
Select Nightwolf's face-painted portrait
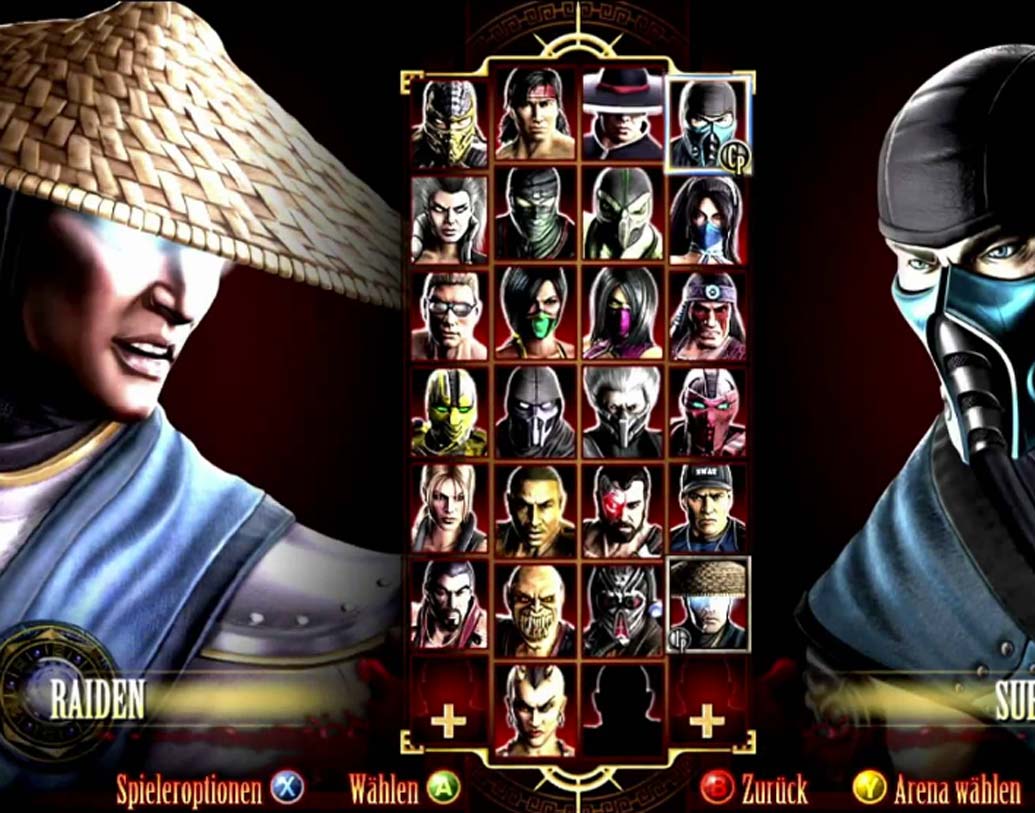click(707, 316)
